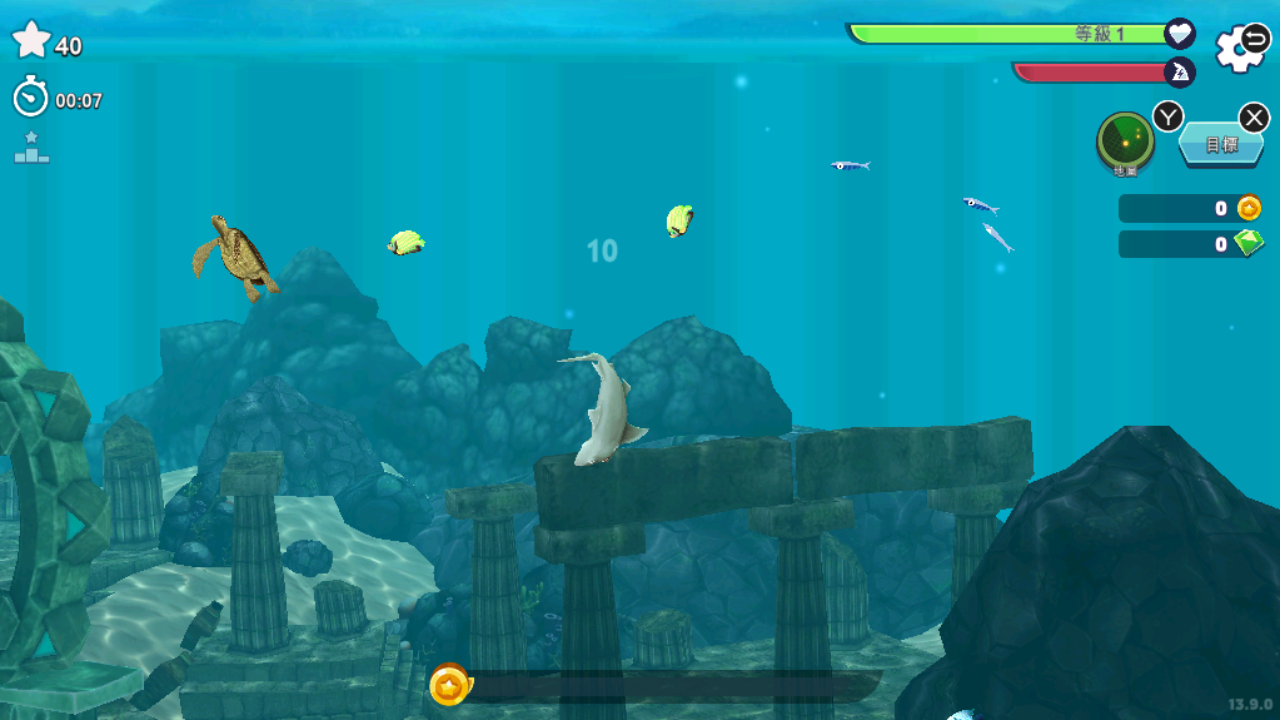1280x720 pixels.
Task: Click the star podium ranking icon
Action: click(31, 148)
